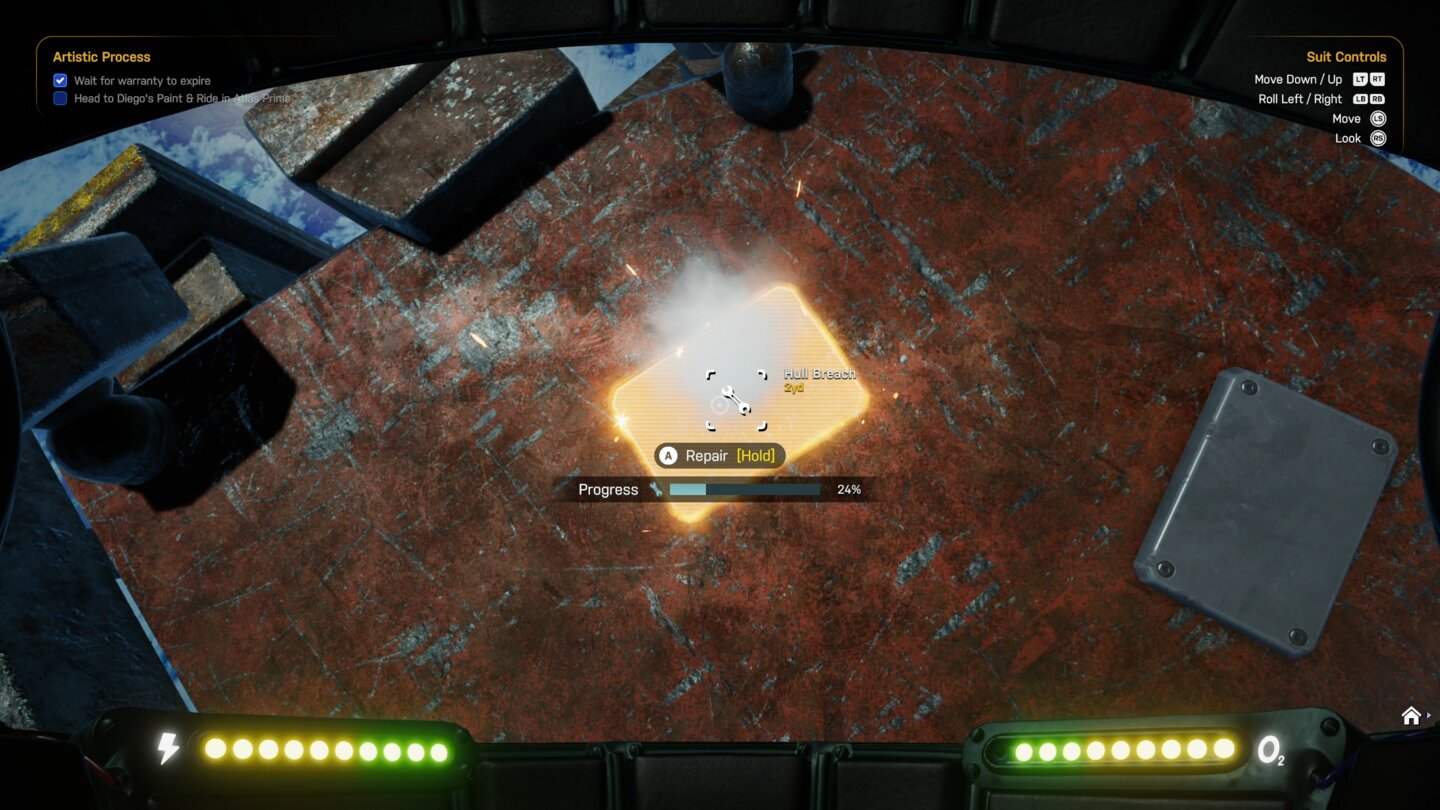The image size is (1440, 810).
Task: Check the Head to Diego's Paint & Ride objective
Action: [59, 98]
